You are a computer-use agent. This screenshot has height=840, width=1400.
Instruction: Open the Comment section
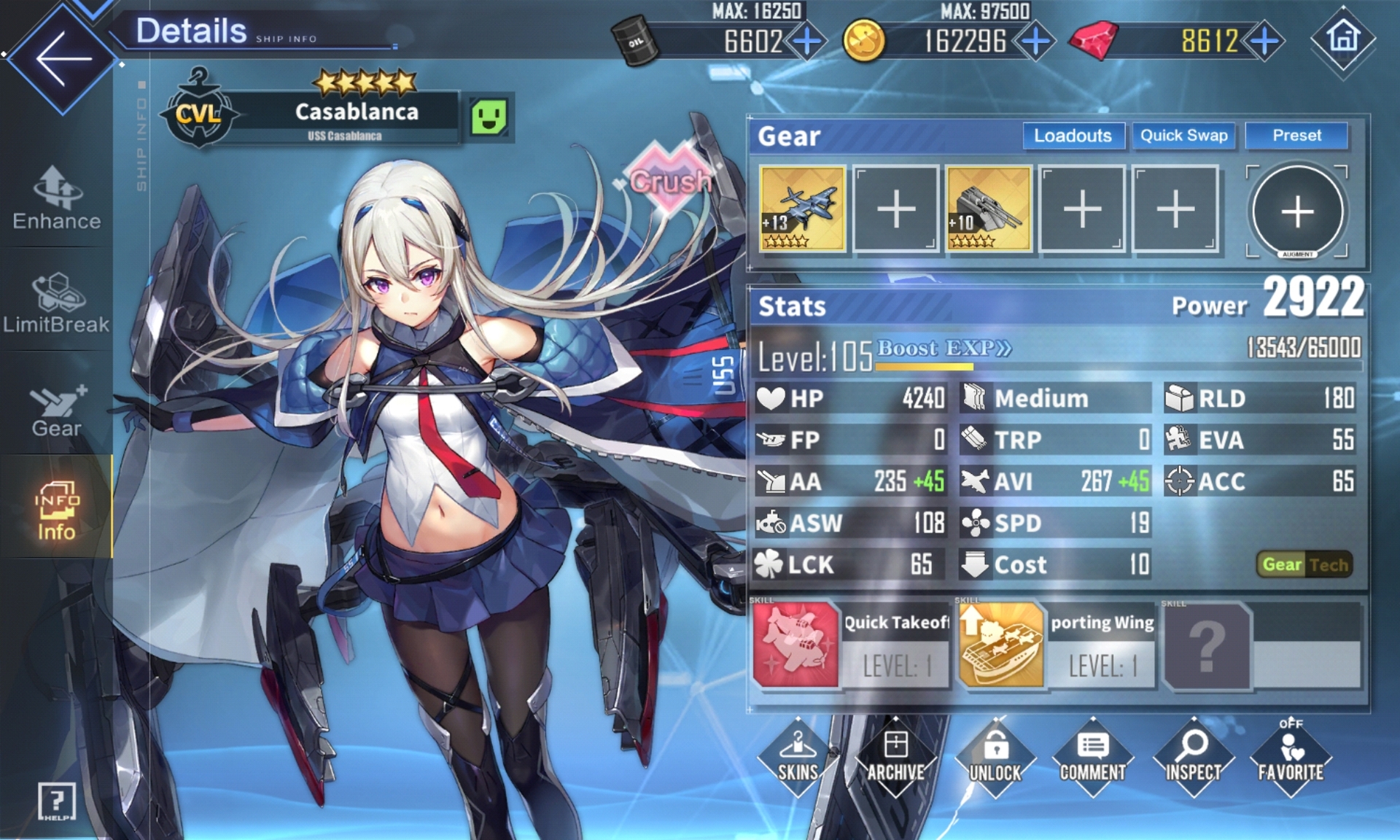pos(1092,757)
